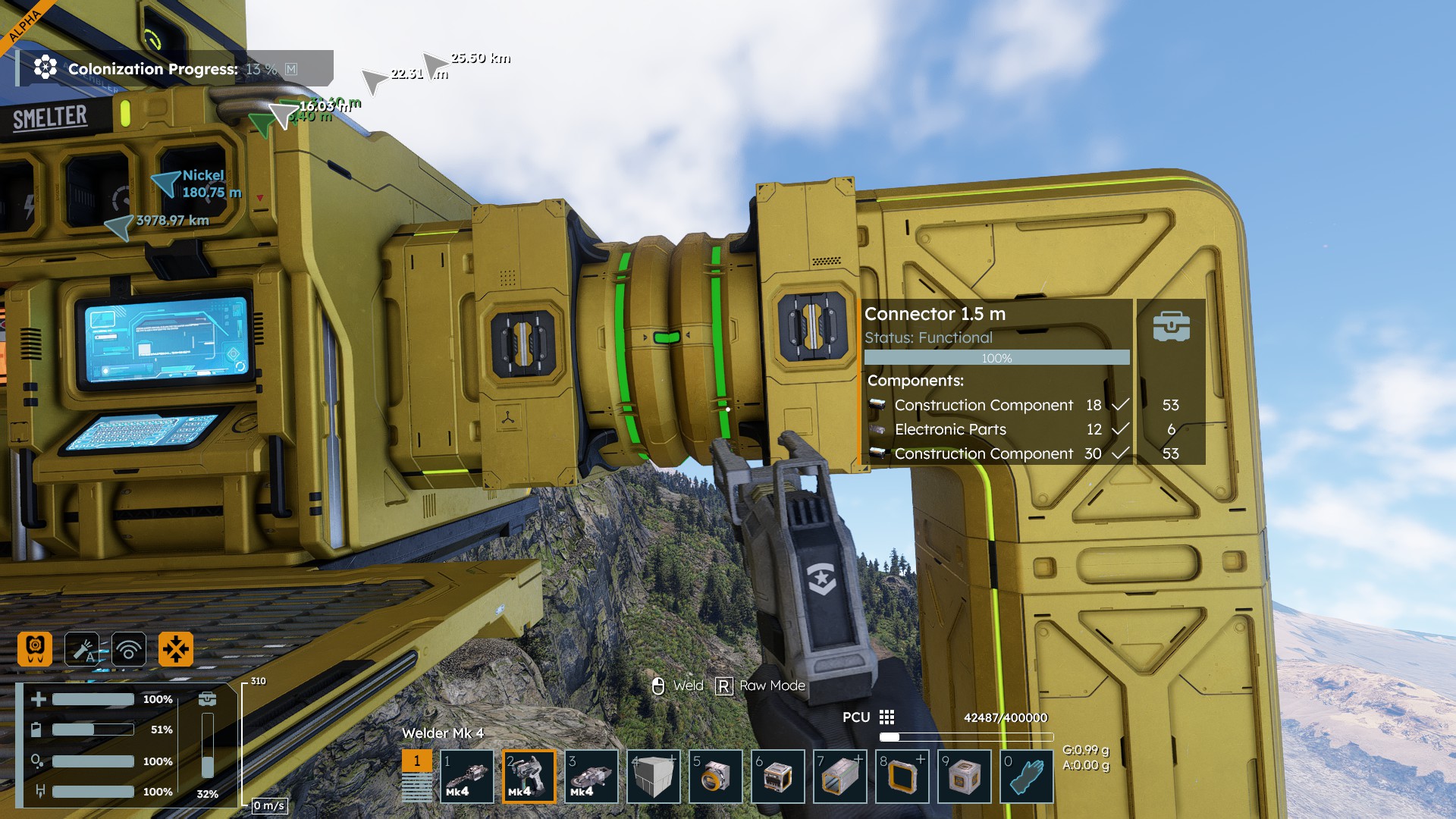Toggle the broadcast signal icon
The height and width of the screenshot is (819, 1456).
(129, 649)
